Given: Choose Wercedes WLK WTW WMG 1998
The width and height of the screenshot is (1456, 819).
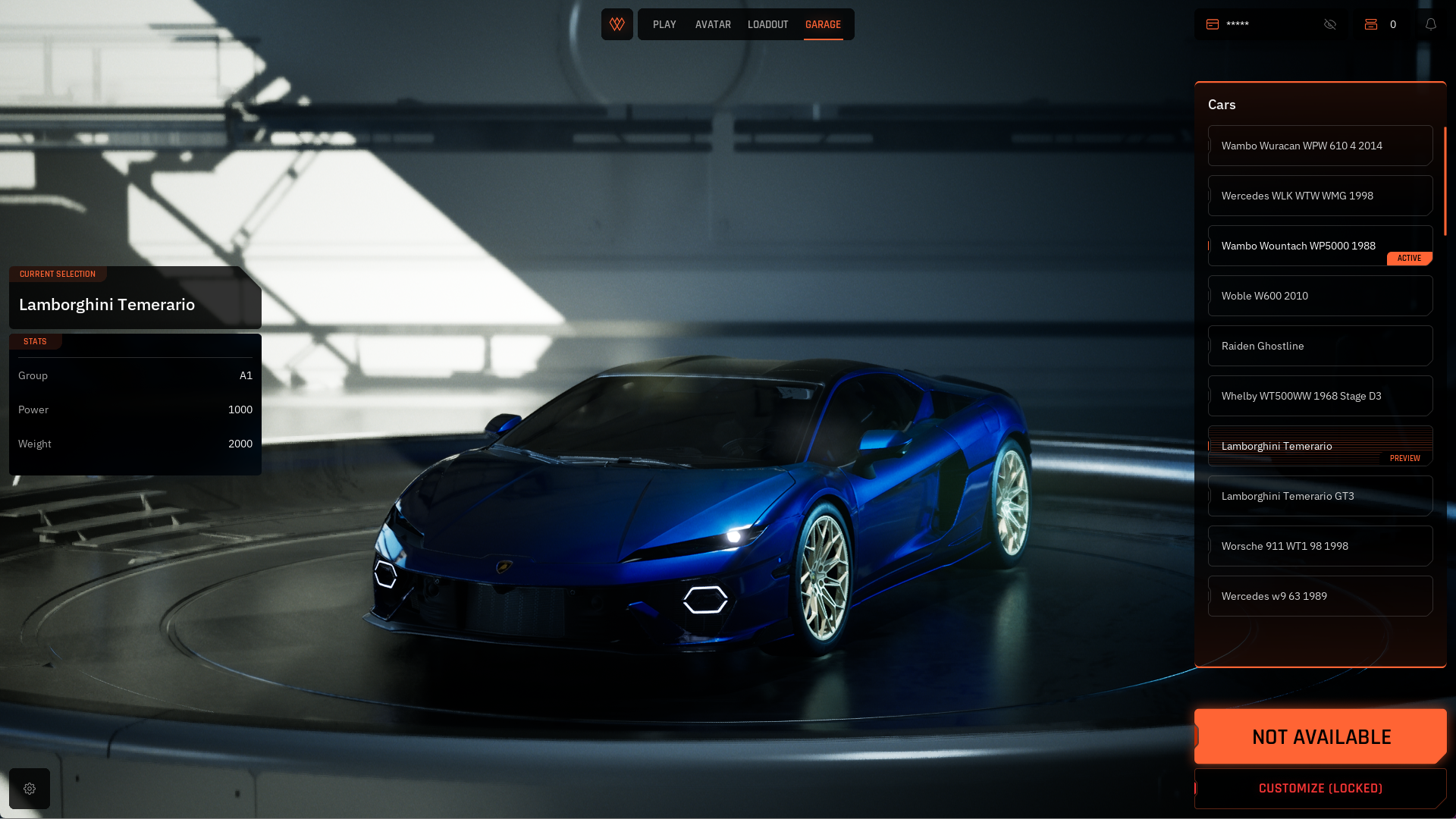Looking at the screenshot, I should click(x=1319, y=196).
